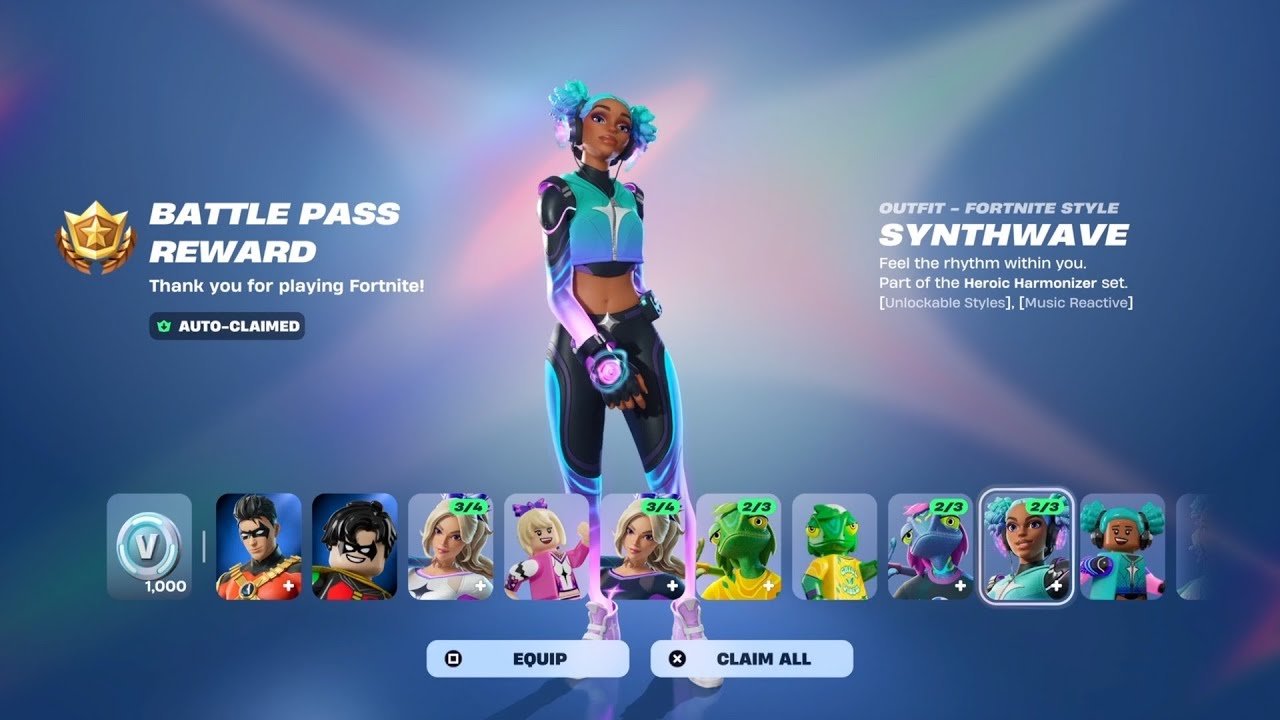Screen dimensions: 1280x720
Task: Click the plus icon on the green chameleon skin
Action: (767, 584)
